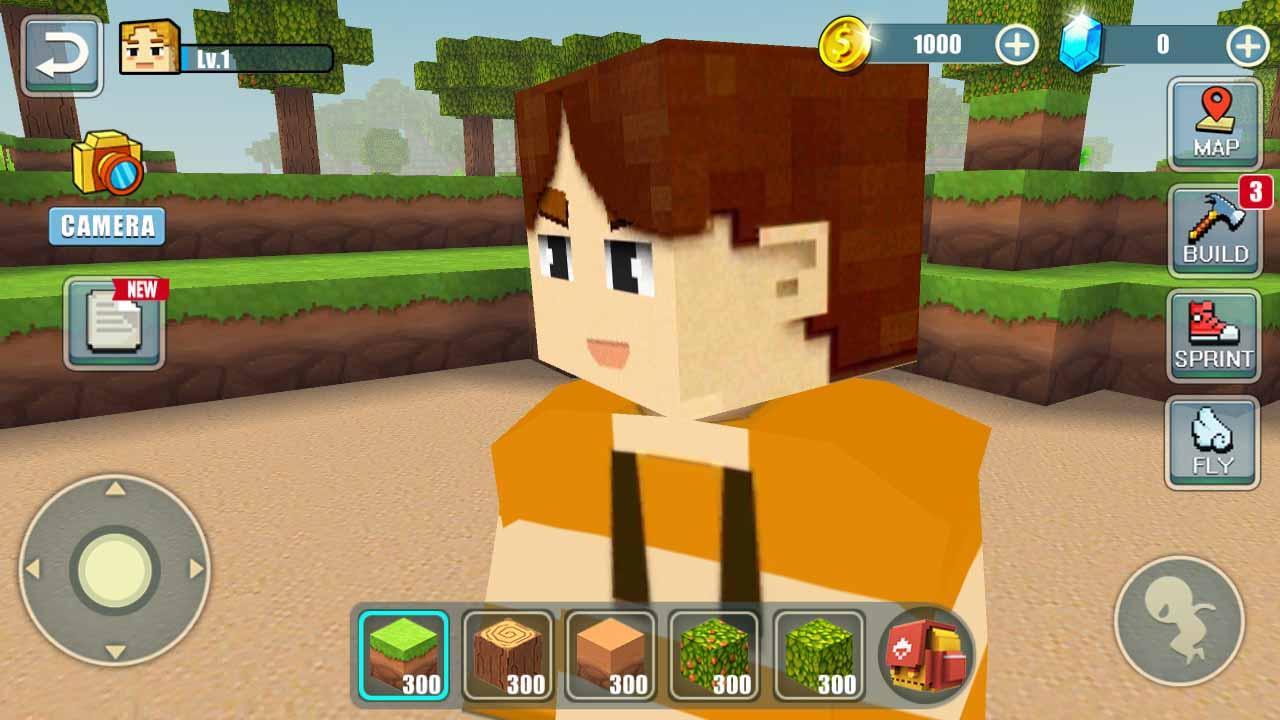Tap the Lv.1 experience bar
The height and width of the screenshot is (720, 1280).
255,58
